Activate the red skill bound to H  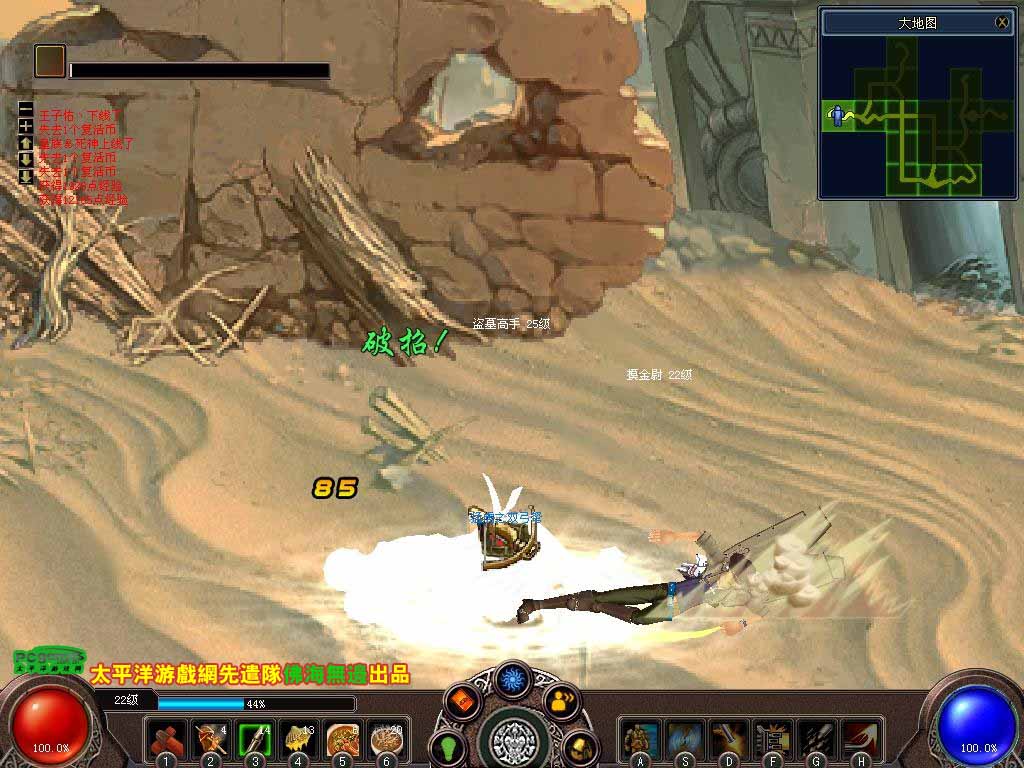coord(861,739)
